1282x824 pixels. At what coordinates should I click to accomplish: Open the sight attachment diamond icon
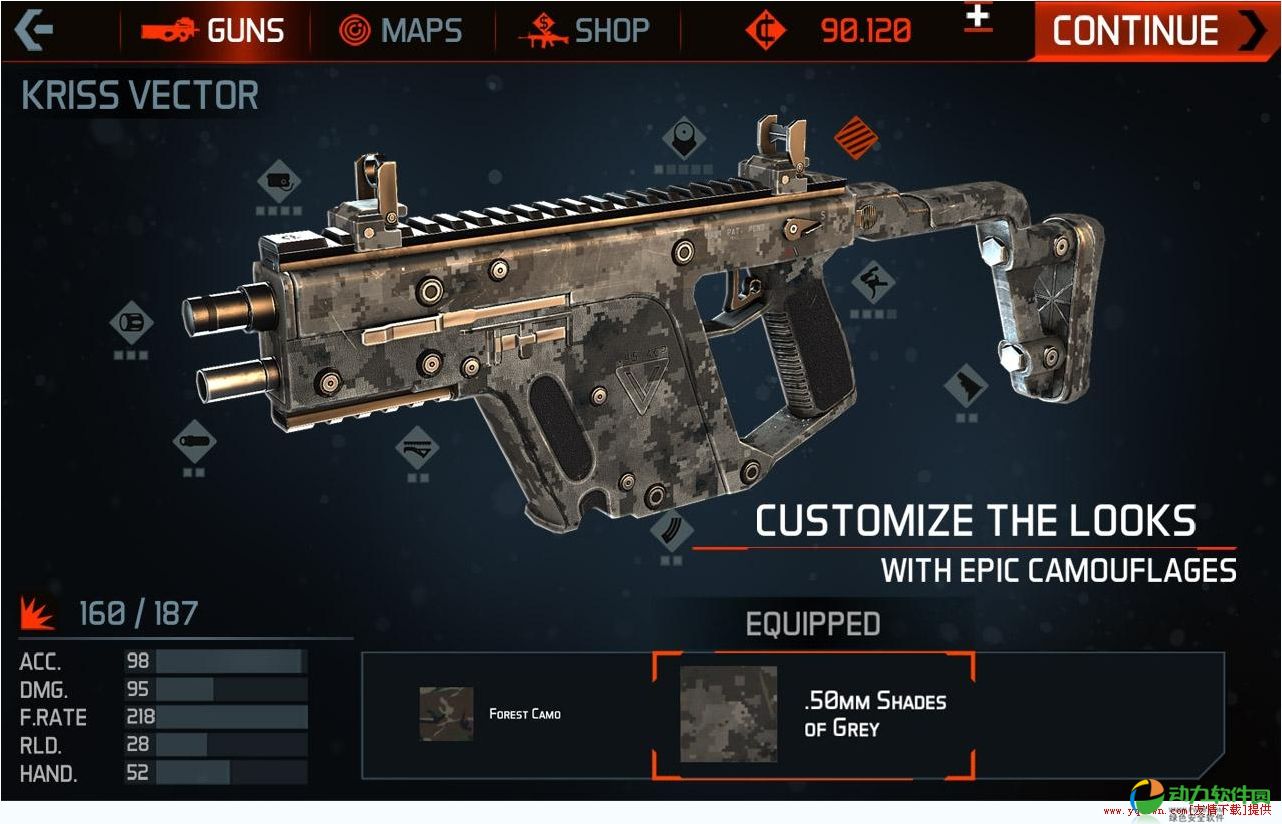click(684, 137)
